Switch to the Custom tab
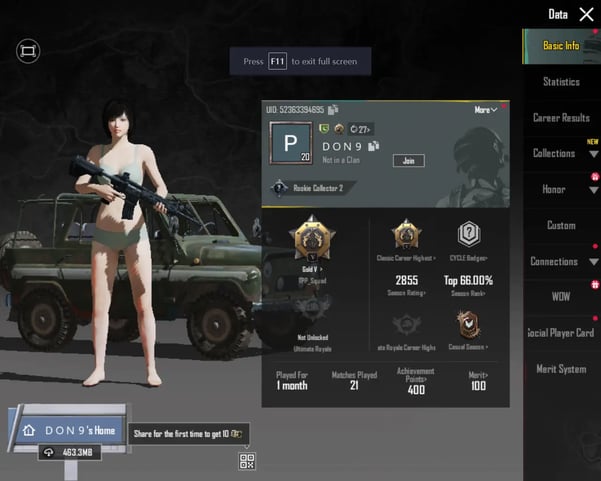This screenshot has width=601, height=481. 561,226
